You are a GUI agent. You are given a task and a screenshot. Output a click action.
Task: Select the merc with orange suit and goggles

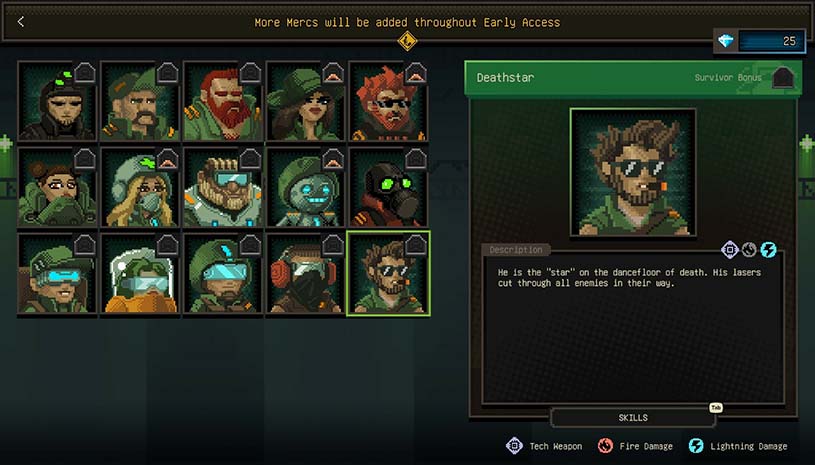140,273
